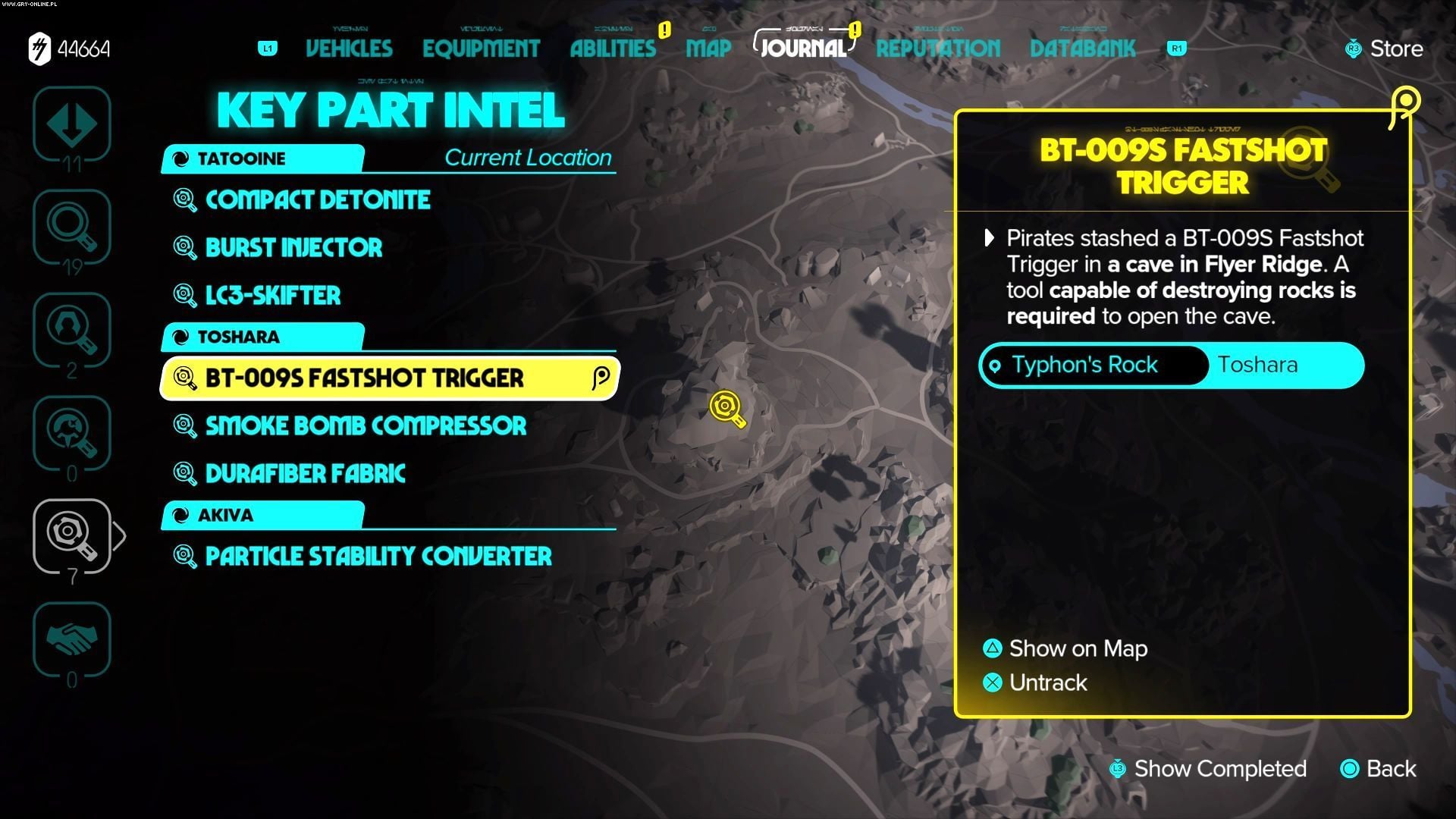
Task: Click the Typhon's Rock location tag
Action: 1084,365
